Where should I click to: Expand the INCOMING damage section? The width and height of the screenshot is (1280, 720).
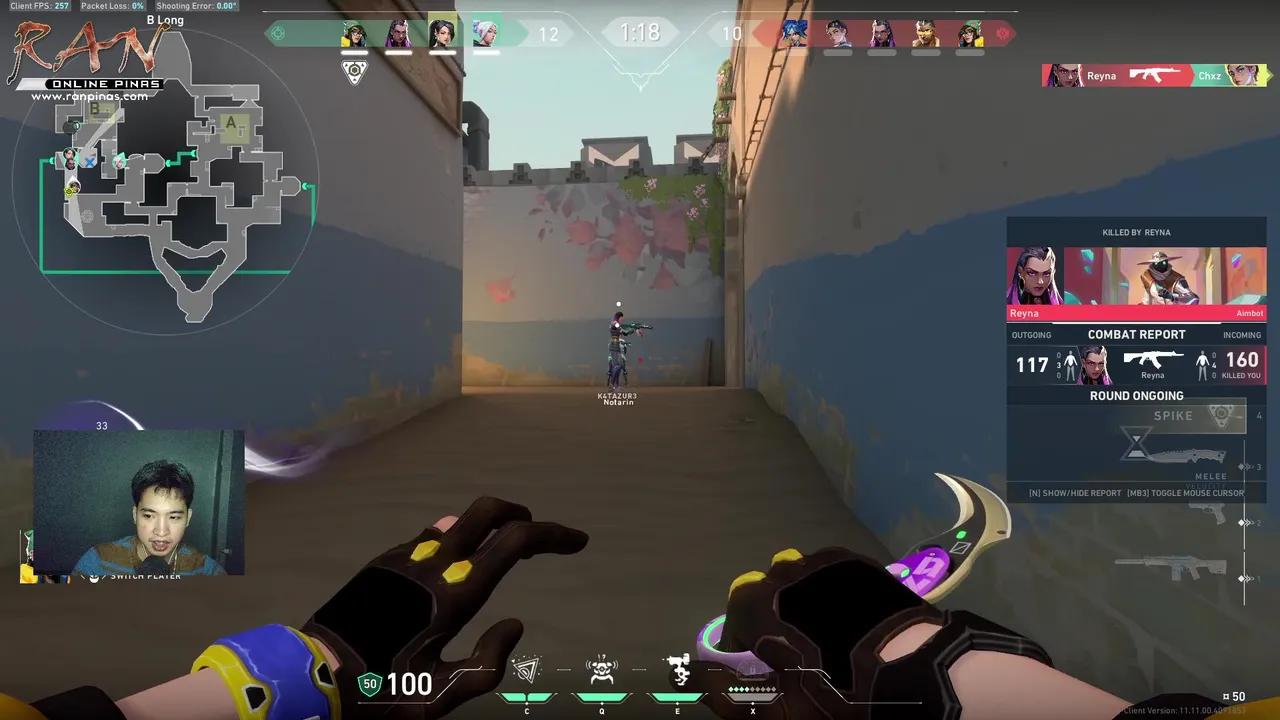click(x=1242, y=335)
